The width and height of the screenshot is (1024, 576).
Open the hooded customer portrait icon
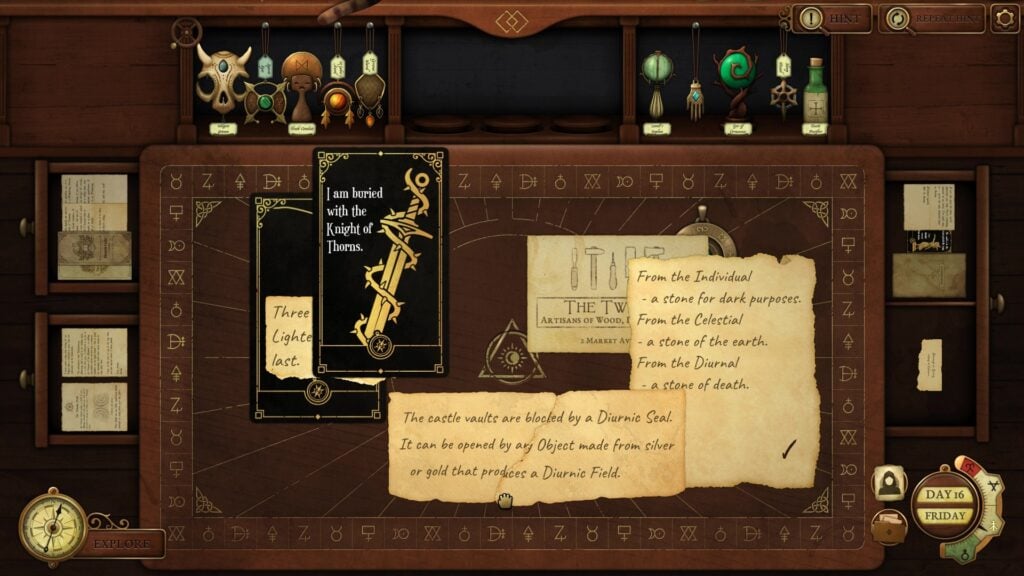click(x=888, y=483)
